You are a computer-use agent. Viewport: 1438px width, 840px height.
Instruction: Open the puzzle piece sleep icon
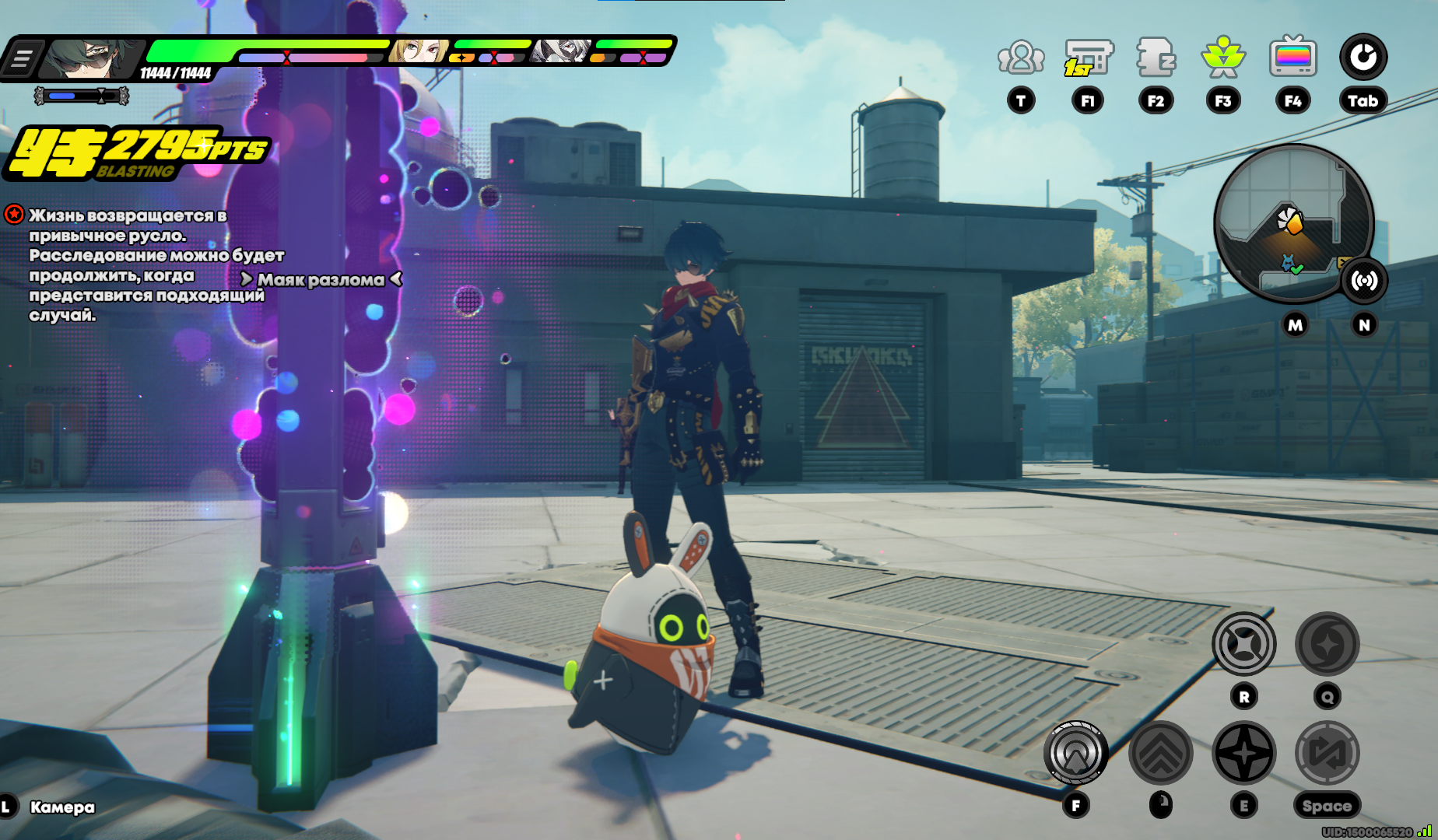[1156, 58]
